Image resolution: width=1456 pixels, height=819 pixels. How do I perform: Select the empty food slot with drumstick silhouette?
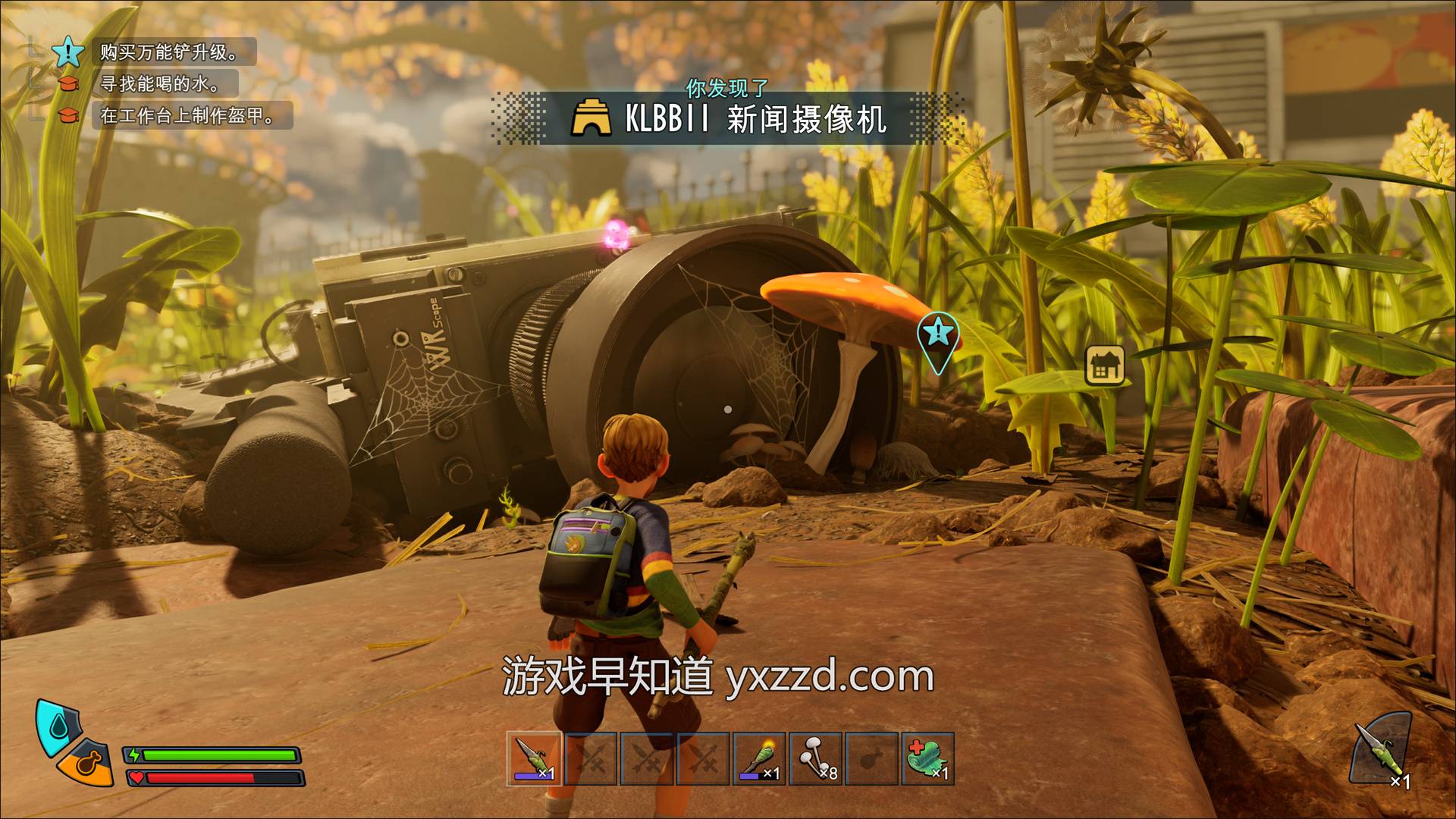(872, 758)
